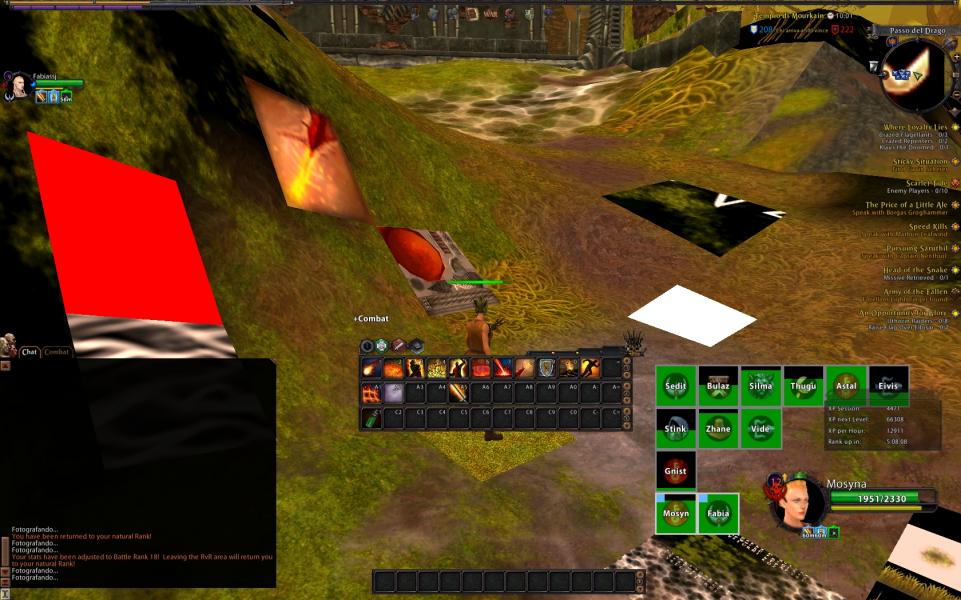
Task: Choose Silma's raid frame
Action: [x=760, y=386]
